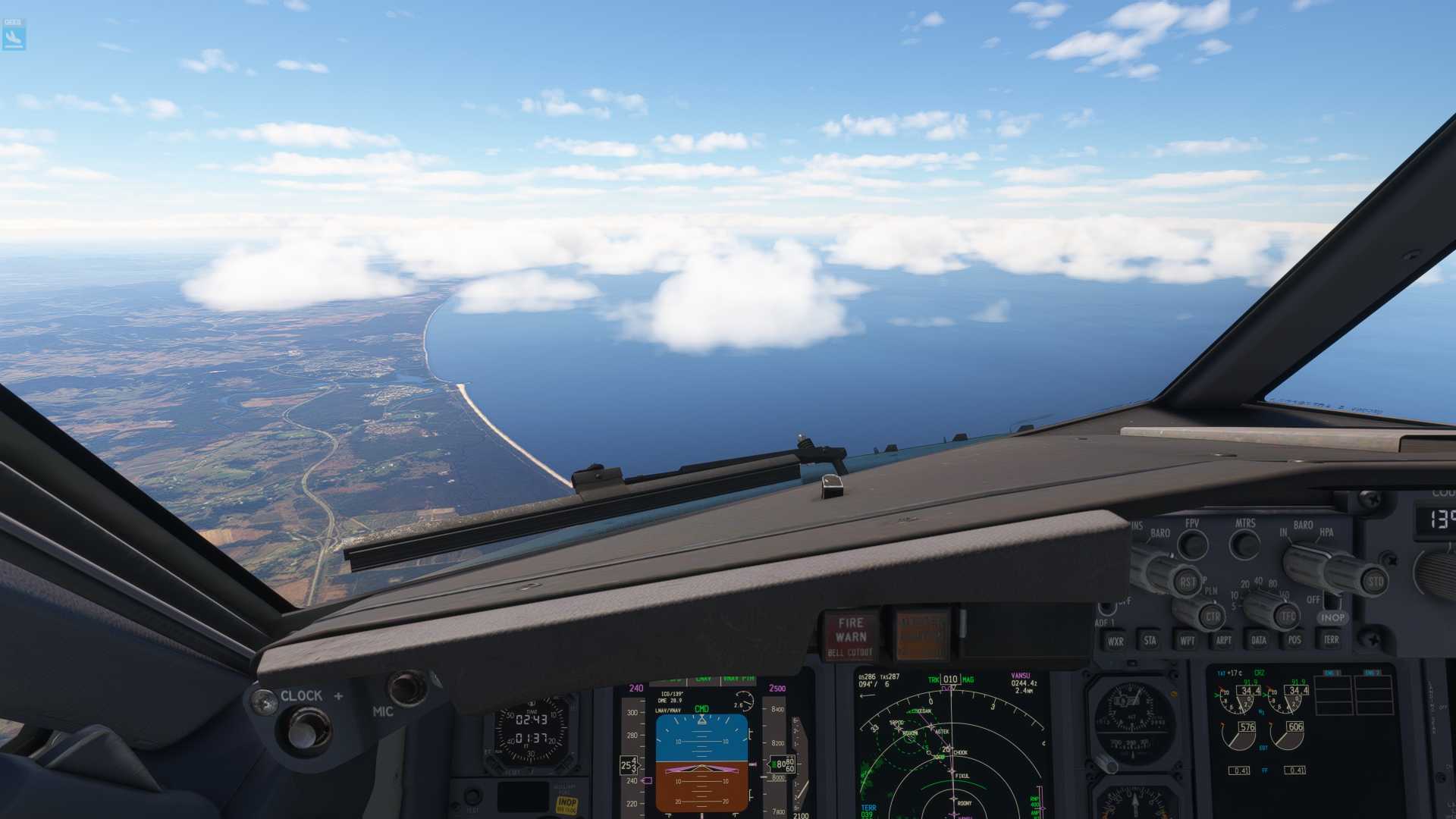This screenshot has width=1456, height=819.
Task: Toggle the MTRS meters button
Action: [1244, 544]
